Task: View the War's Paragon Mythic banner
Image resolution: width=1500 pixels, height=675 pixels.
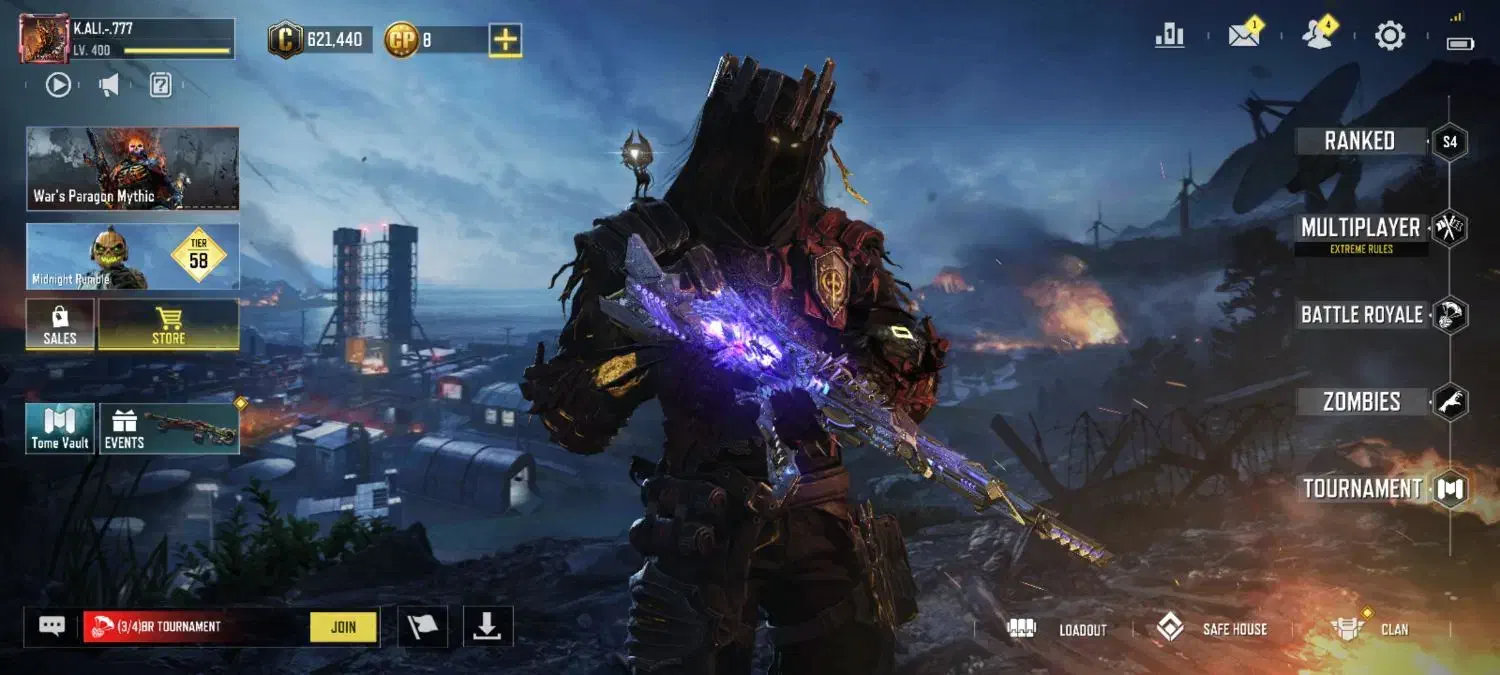Action: (x=132, y=168)
